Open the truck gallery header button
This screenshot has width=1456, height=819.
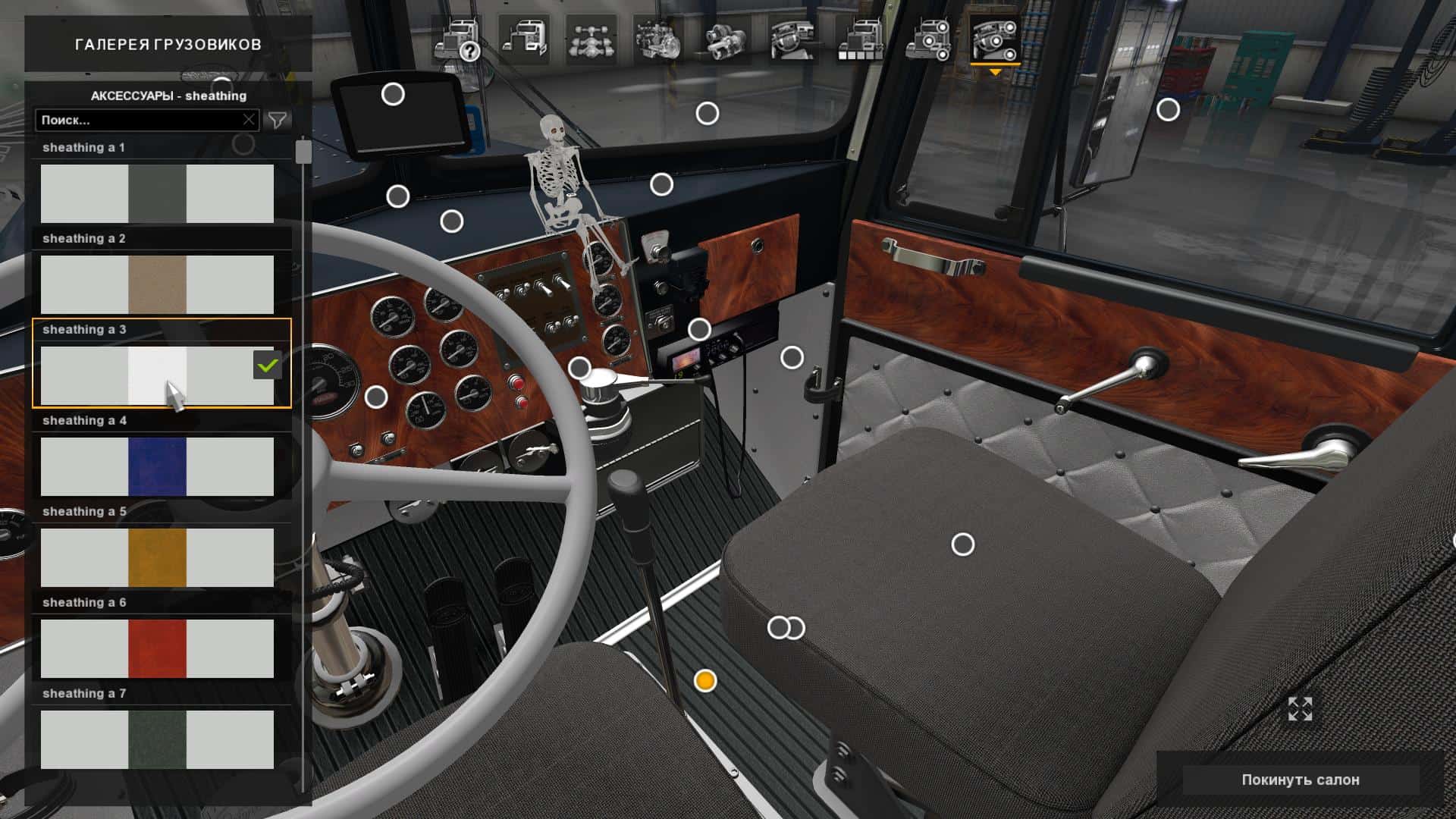(x=168, y=45)
